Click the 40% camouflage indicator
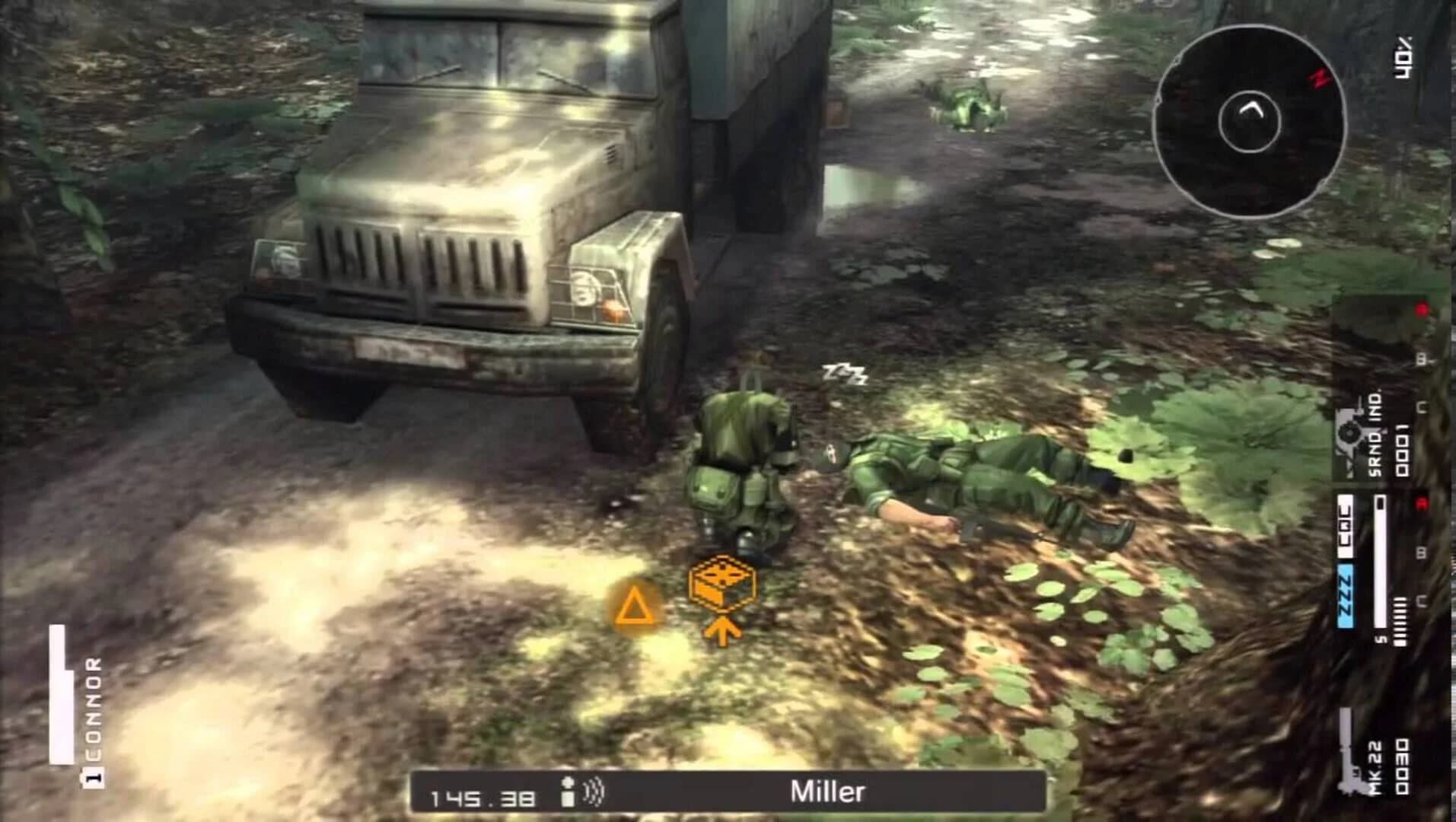This screenshot has width=1456, height=822. pos(1402,56)
